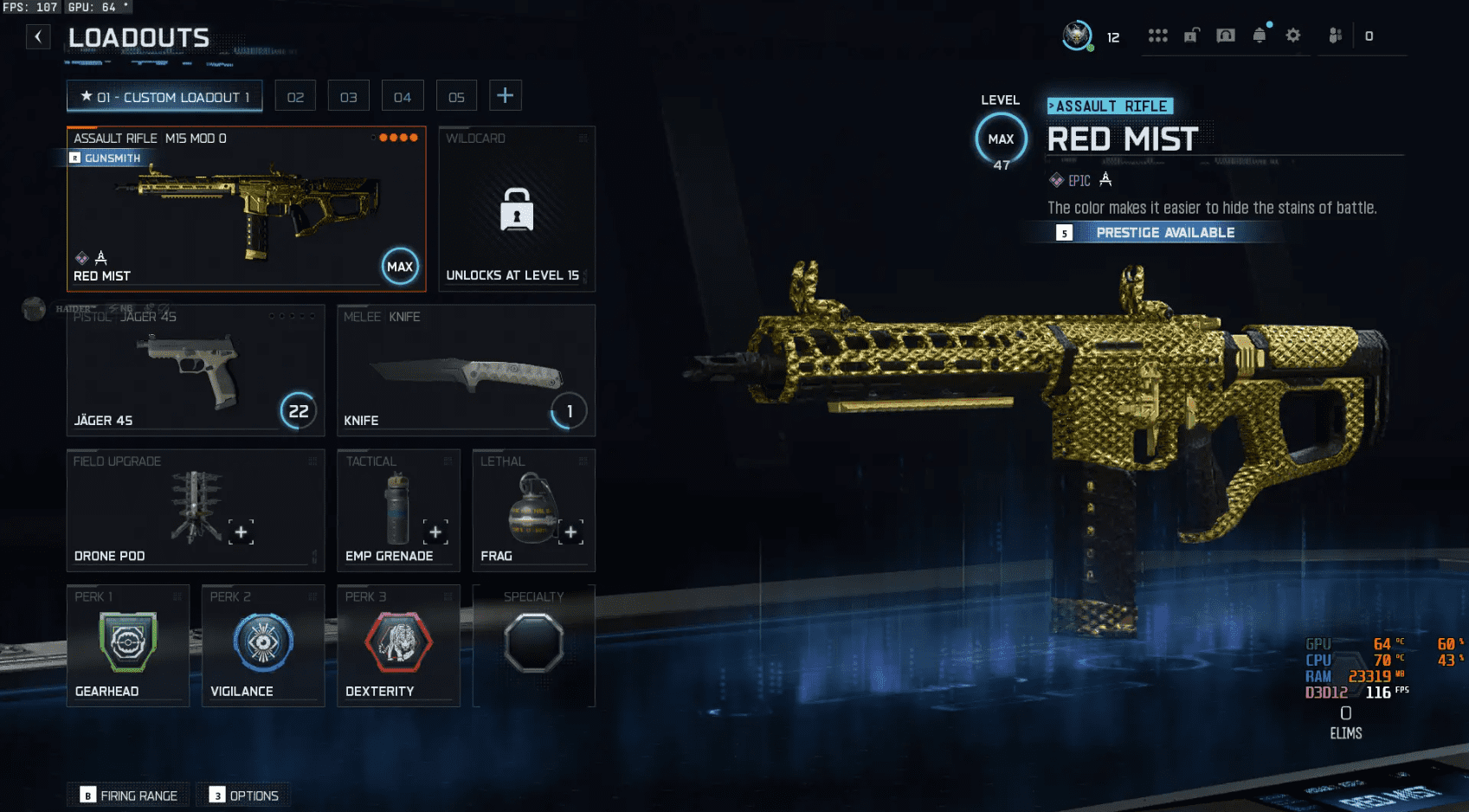Change the Frag lethal slot
Viewport: 1469px width, 812px height.
tap(533, 511)
